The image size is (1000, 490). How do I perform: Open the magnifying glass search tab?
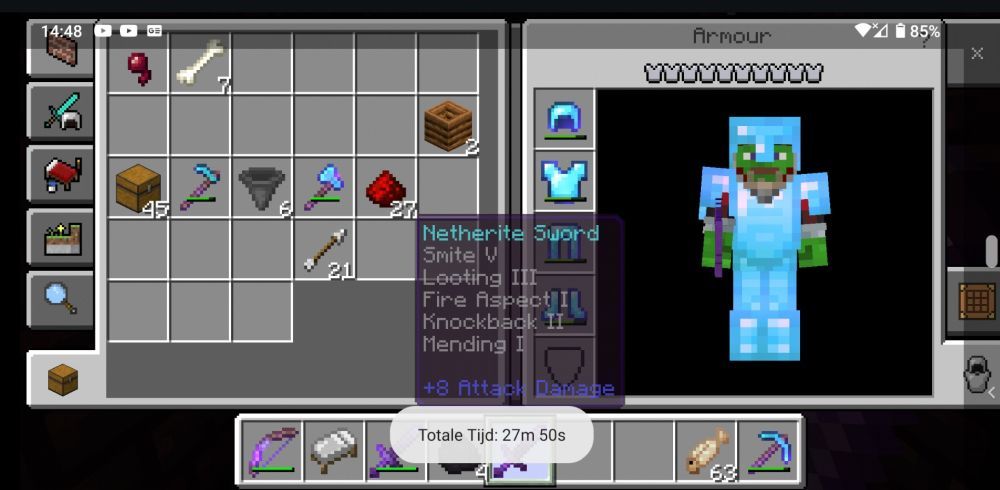[61, 299]
